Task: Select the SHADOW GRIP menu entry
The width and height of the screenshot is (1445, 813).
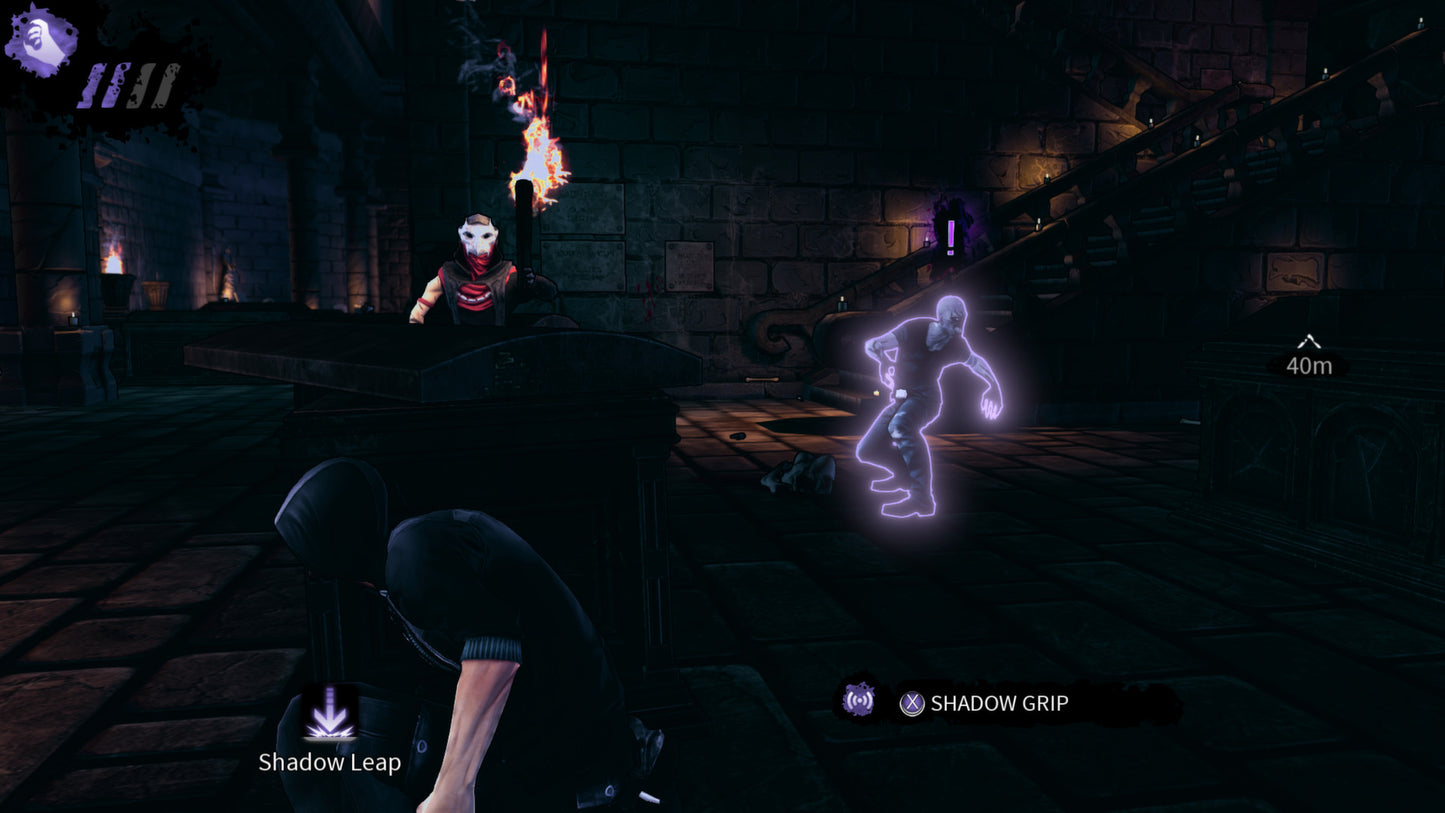Action: click(x=998, y=703)
